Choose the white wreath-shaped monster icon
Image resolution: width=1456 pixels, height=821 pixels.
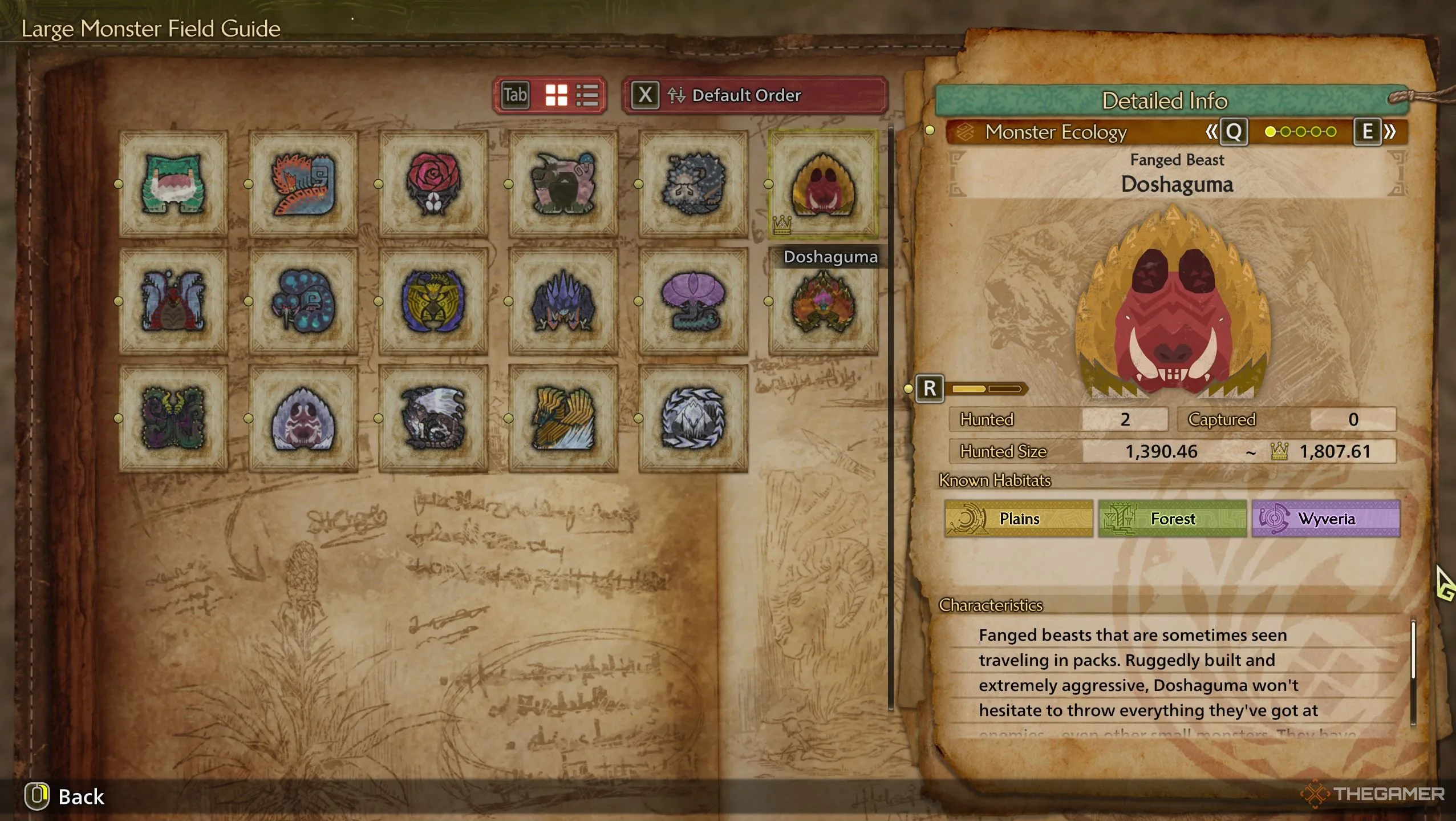pos(693,418)
